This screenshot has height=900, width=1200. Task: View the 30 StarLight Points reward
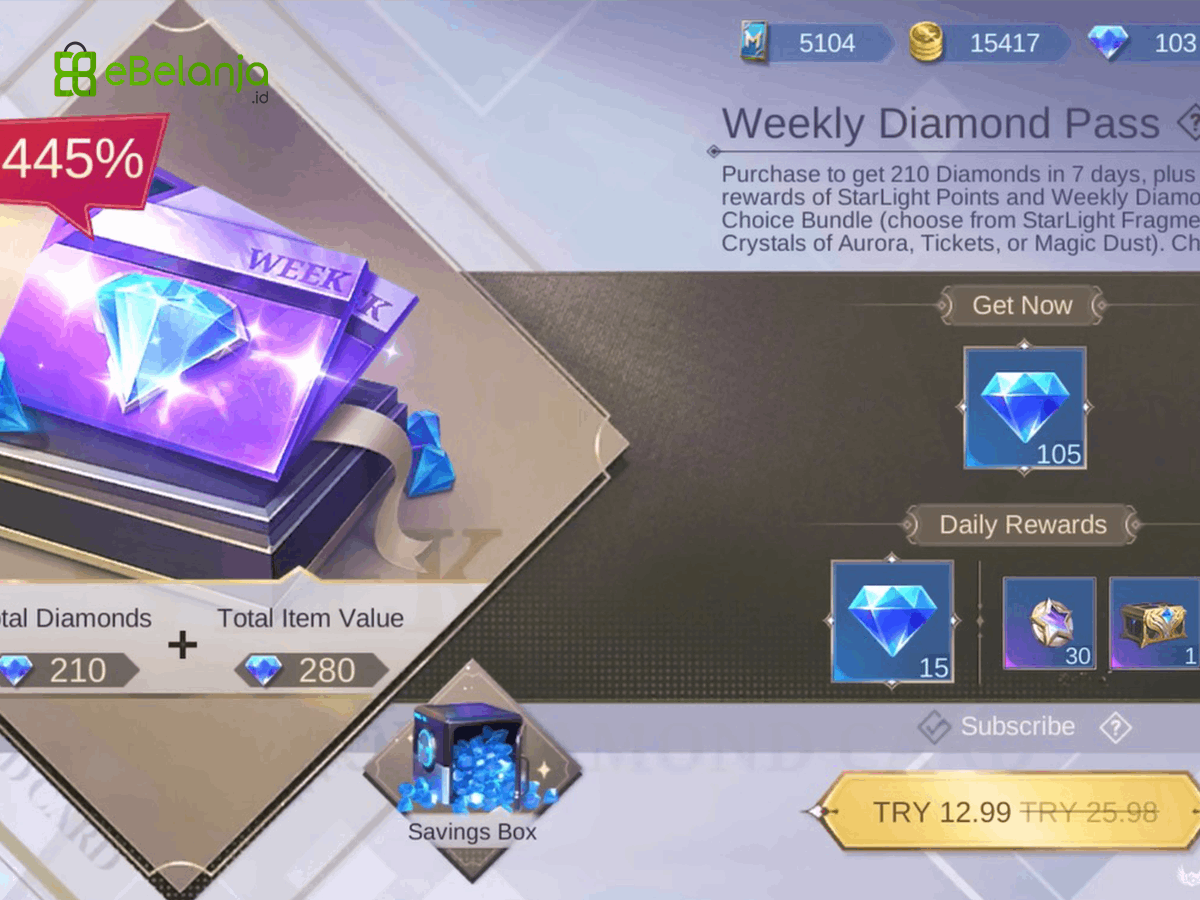(1049, 623)
